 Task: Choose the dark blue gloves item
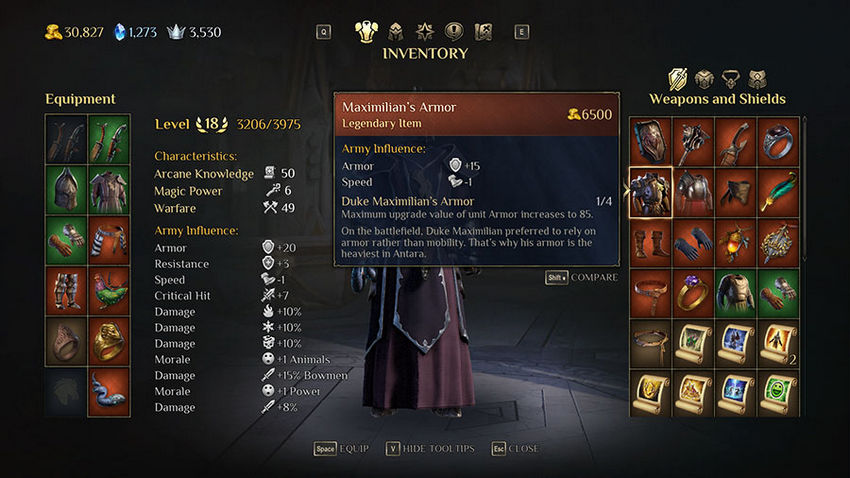692,241
